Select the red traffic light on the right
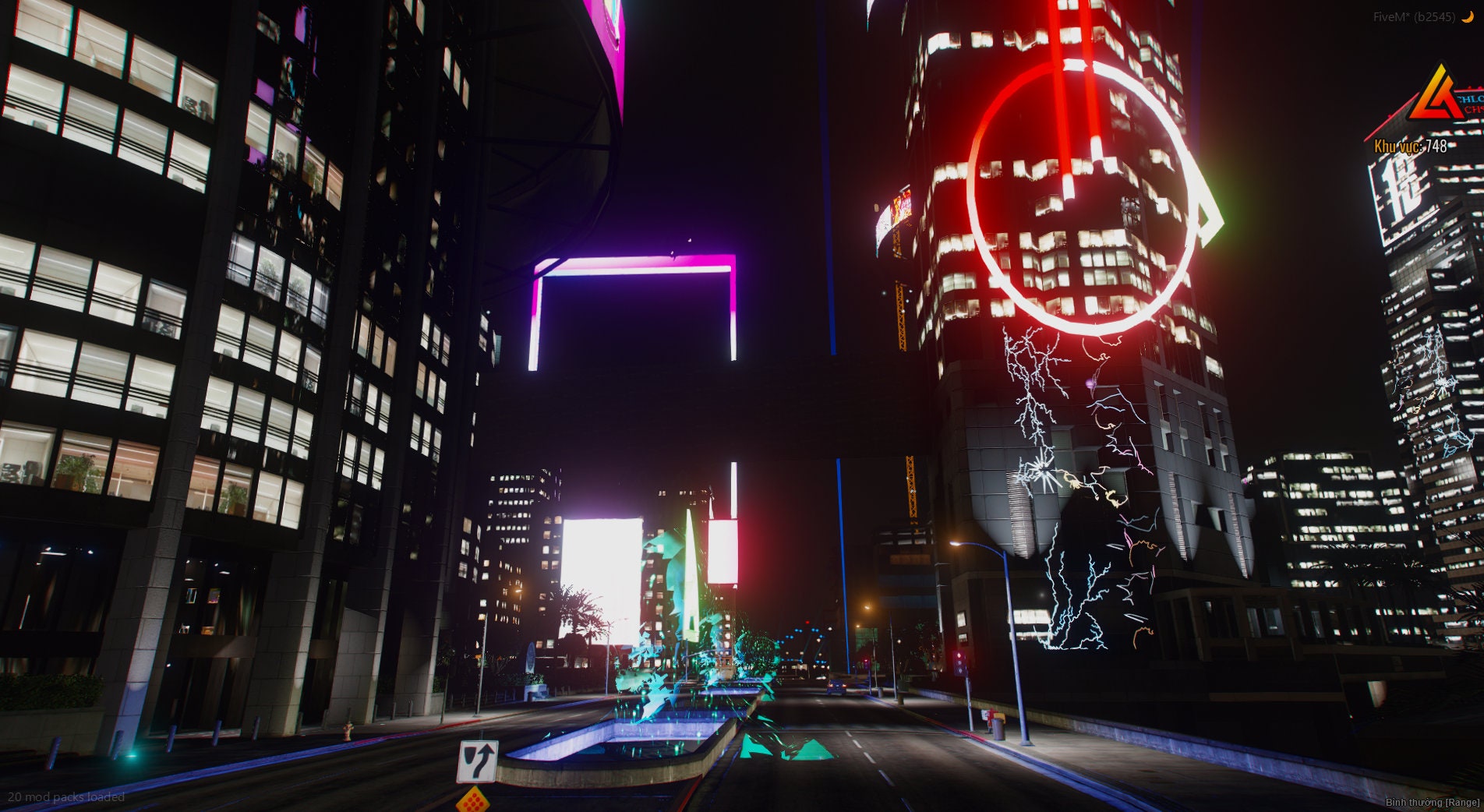This screenshot has width=1484, height=812. click(x=959, y=656)
